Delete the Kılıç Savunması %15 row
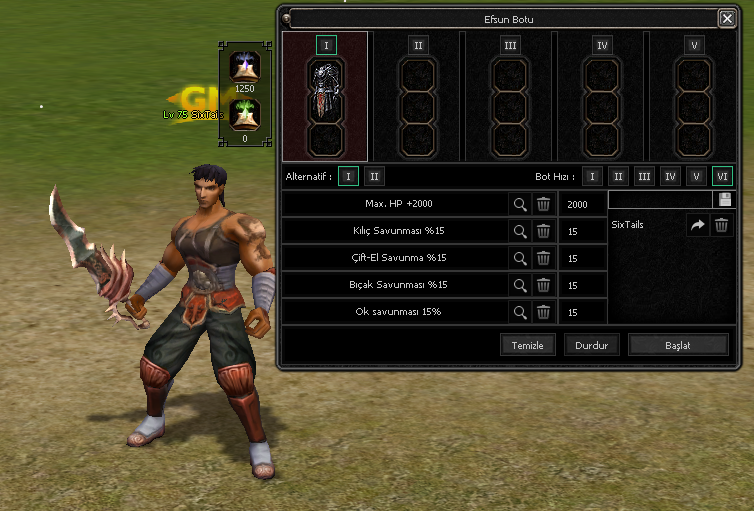Viewport: 754px width, 511px height. click(x=543, y=231)
